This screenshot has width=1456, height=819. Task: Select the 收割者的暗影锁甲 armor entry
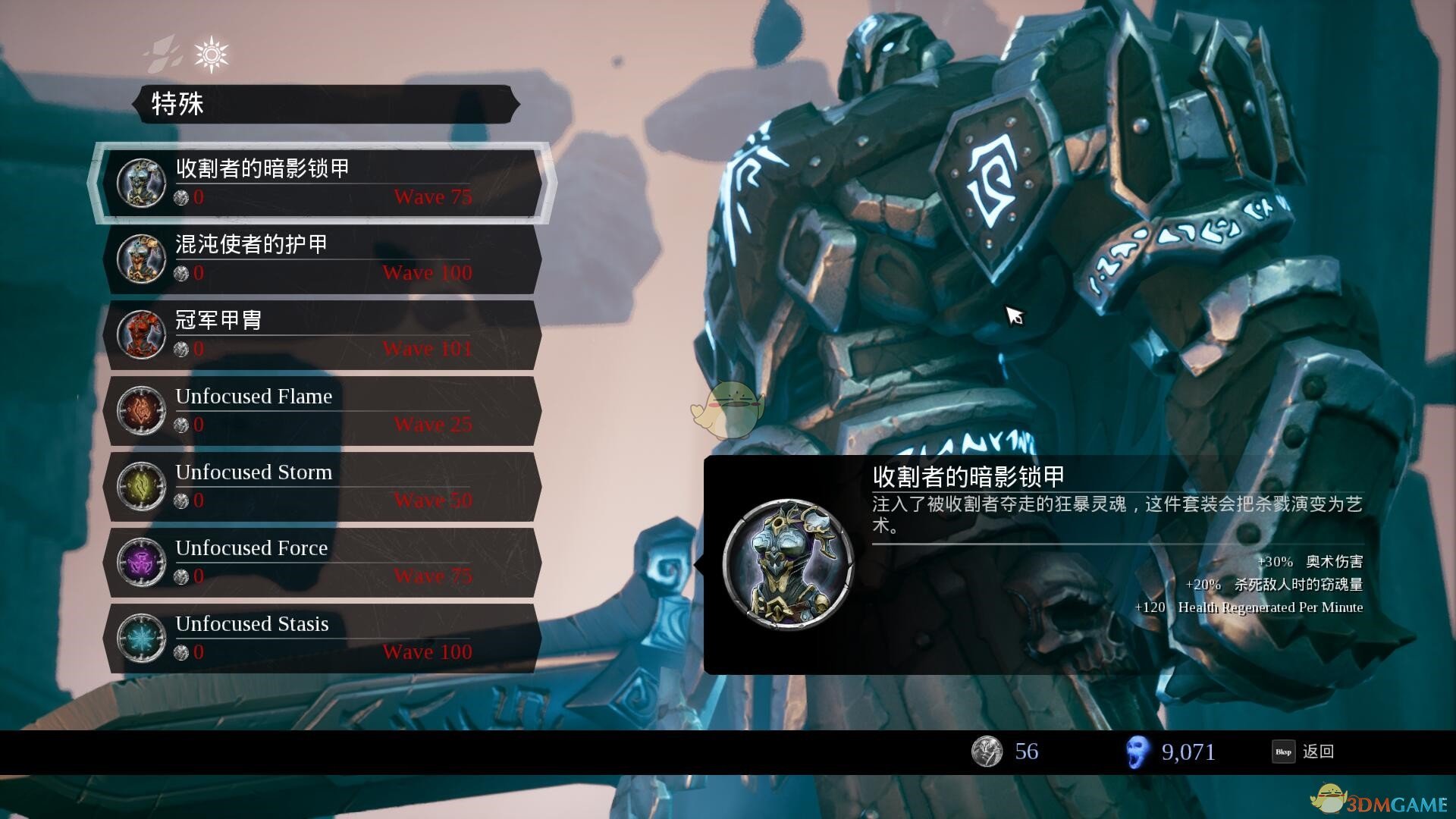322,183
